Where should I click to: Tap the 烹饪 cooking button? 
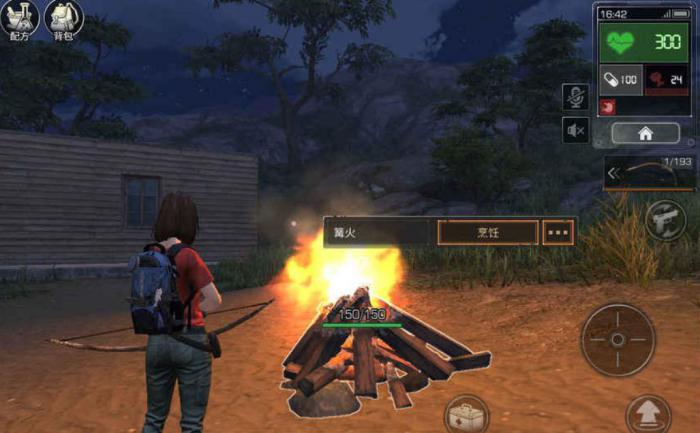click(x=487, y=232)
